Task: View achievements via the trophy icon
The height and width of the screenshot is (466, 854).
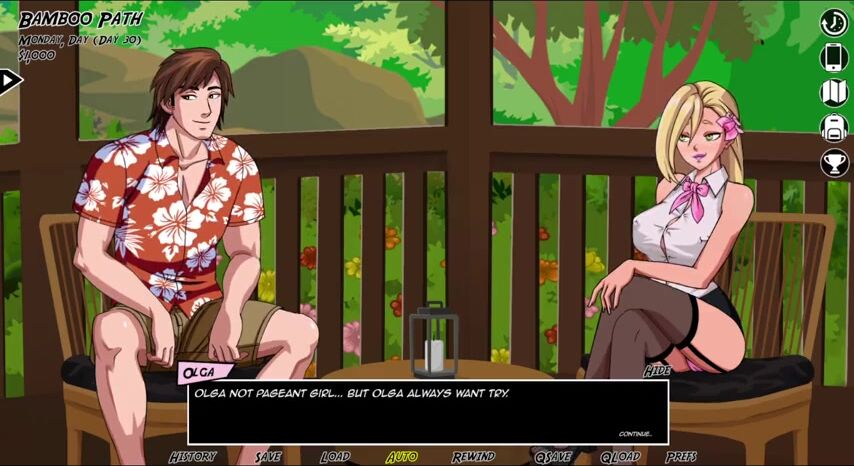Action: (x=834, y=162)
